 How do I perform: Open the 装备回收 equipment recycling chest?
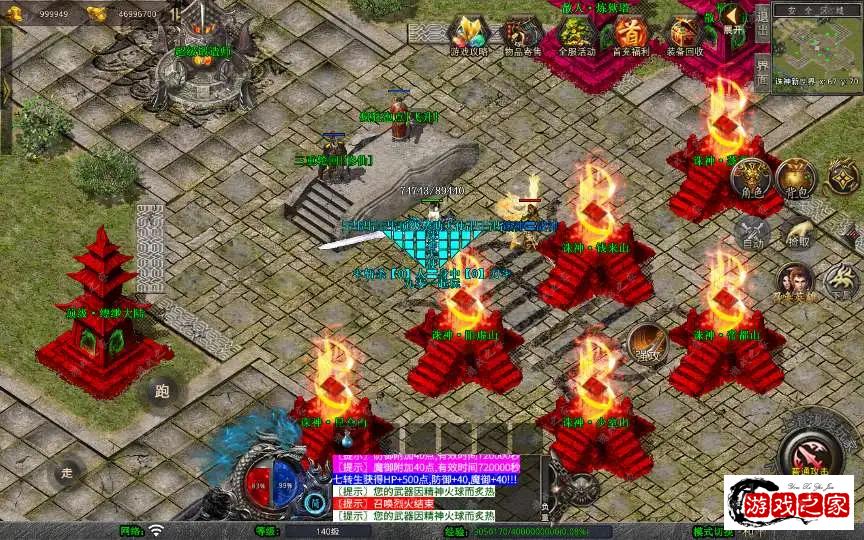(x=684, y=36)
